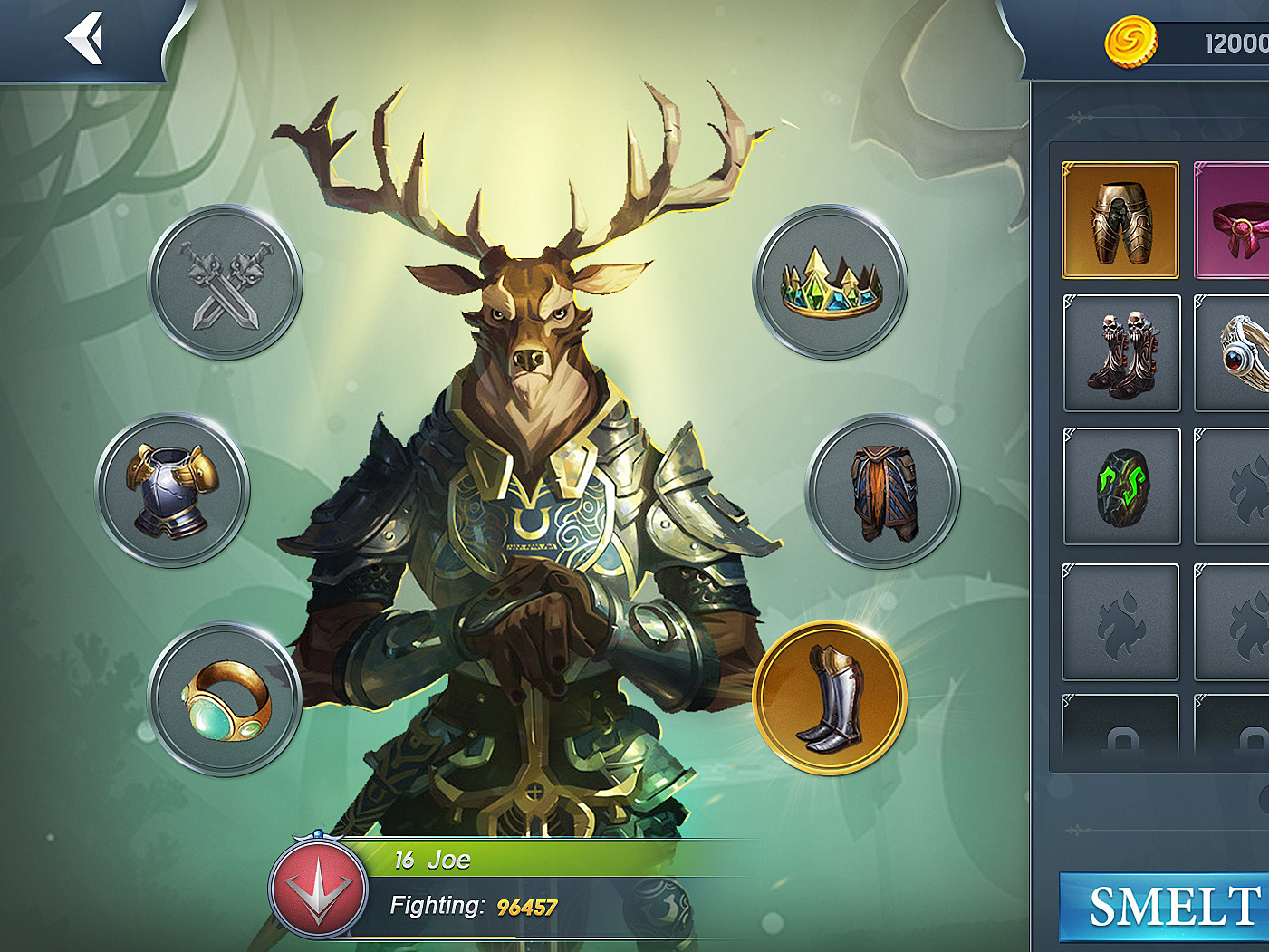The width and height of the screenshot is (1269, 952).
Task: Pick the highlighted steel boots slot
Action: click(x=830, y=697)
